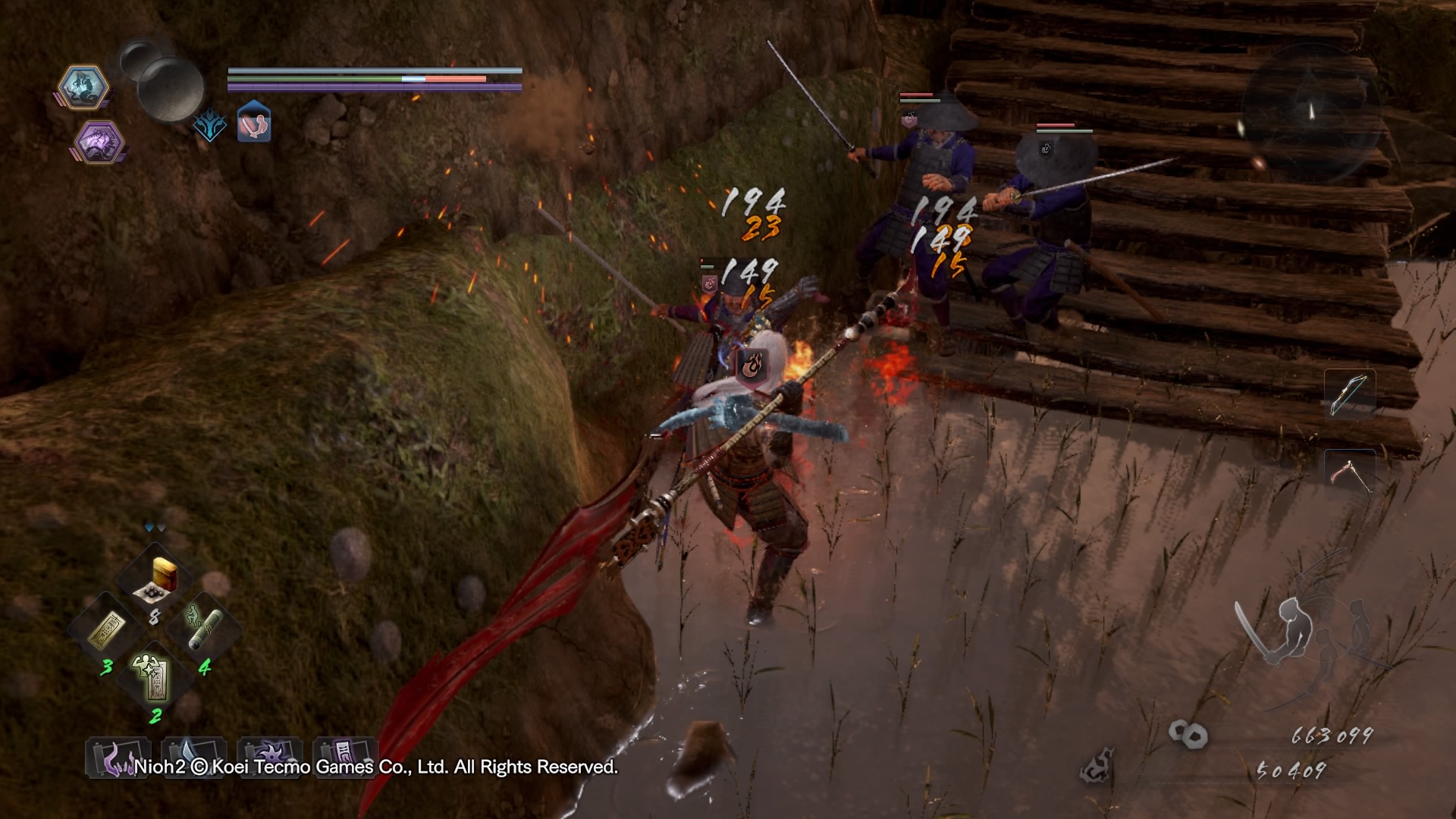Use the glowing strength talisman with count 2

pos(154,676)
